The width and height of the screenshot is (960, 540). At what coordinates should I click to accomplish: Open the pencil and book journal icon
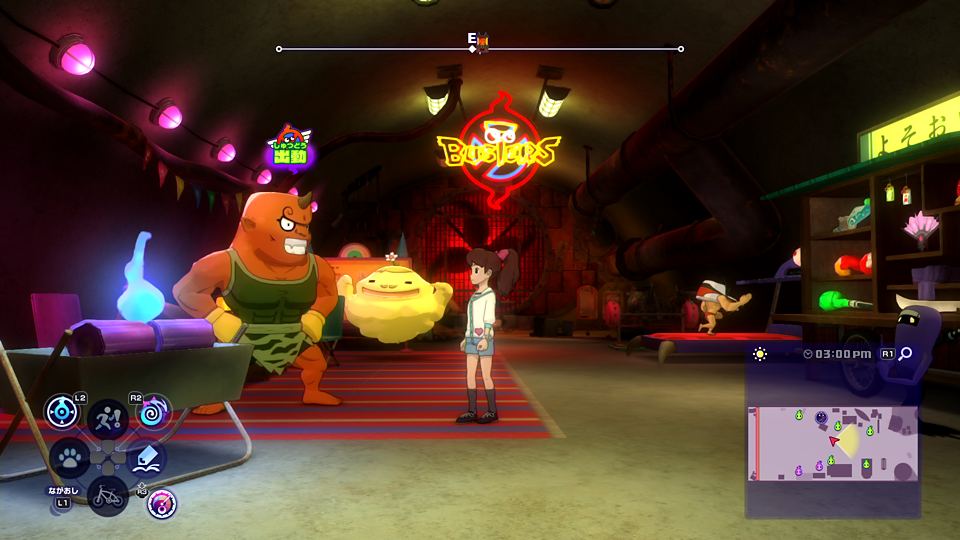(147, 458)
